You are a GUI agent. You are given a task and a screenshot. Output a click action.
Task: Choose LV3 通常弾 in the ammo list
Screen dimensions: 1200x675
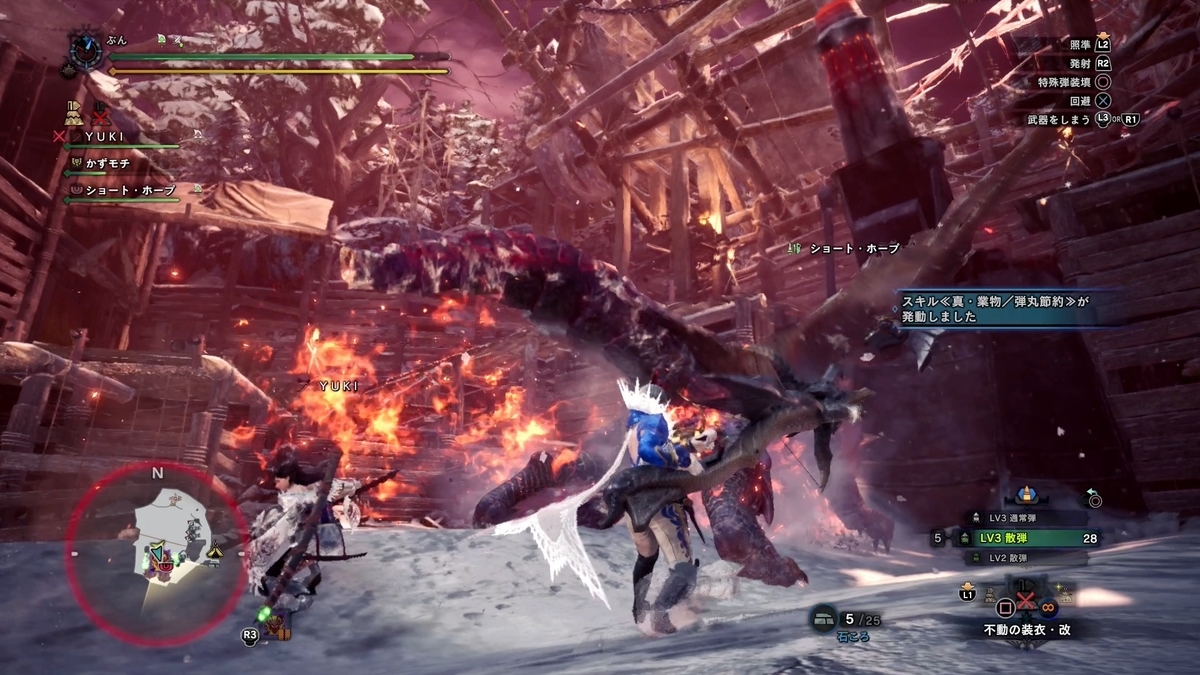coord(1018,518)
